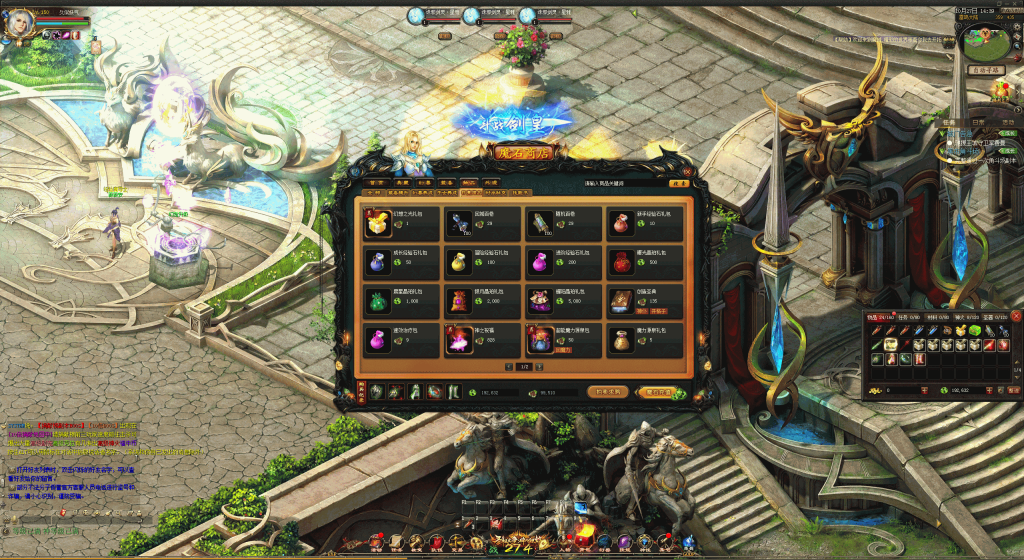Click the player portrait avatar
This screenshot has width=1024, height=560.
(x=19, y=24)
